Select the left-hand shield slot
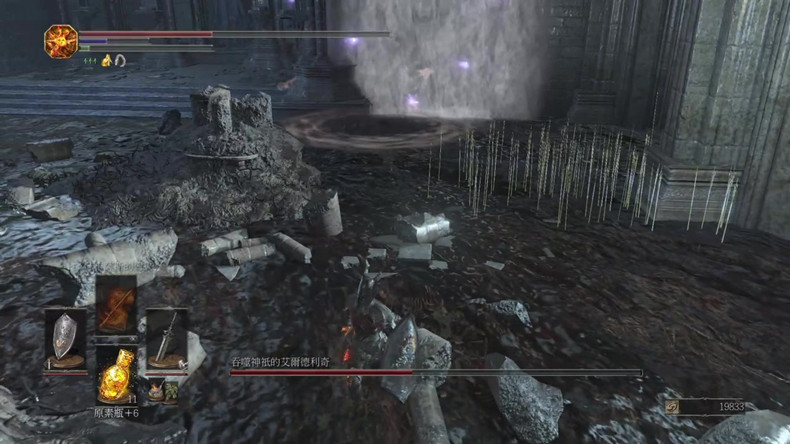The width and height of the screenshot is (790, 444). (x=65, y=338)
